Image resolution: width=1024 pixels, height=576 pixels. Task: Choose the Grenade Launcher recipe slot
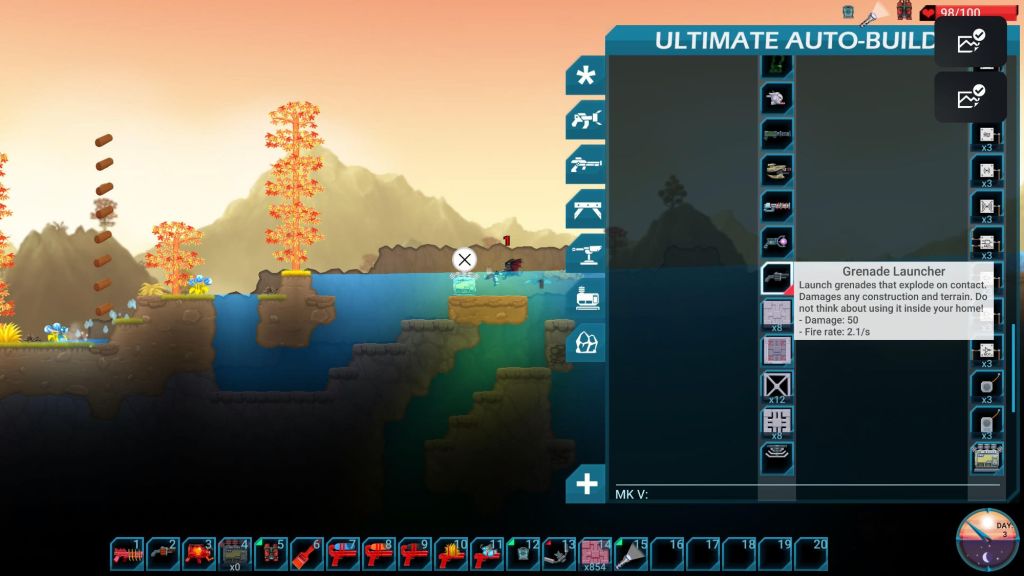(x=776, y=278)
